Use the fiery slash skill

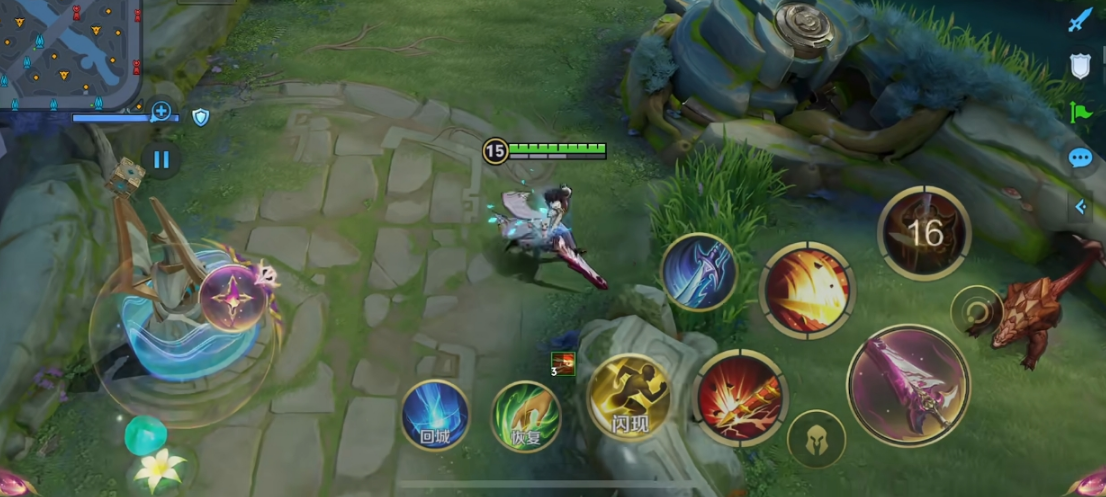pos(807,290)
